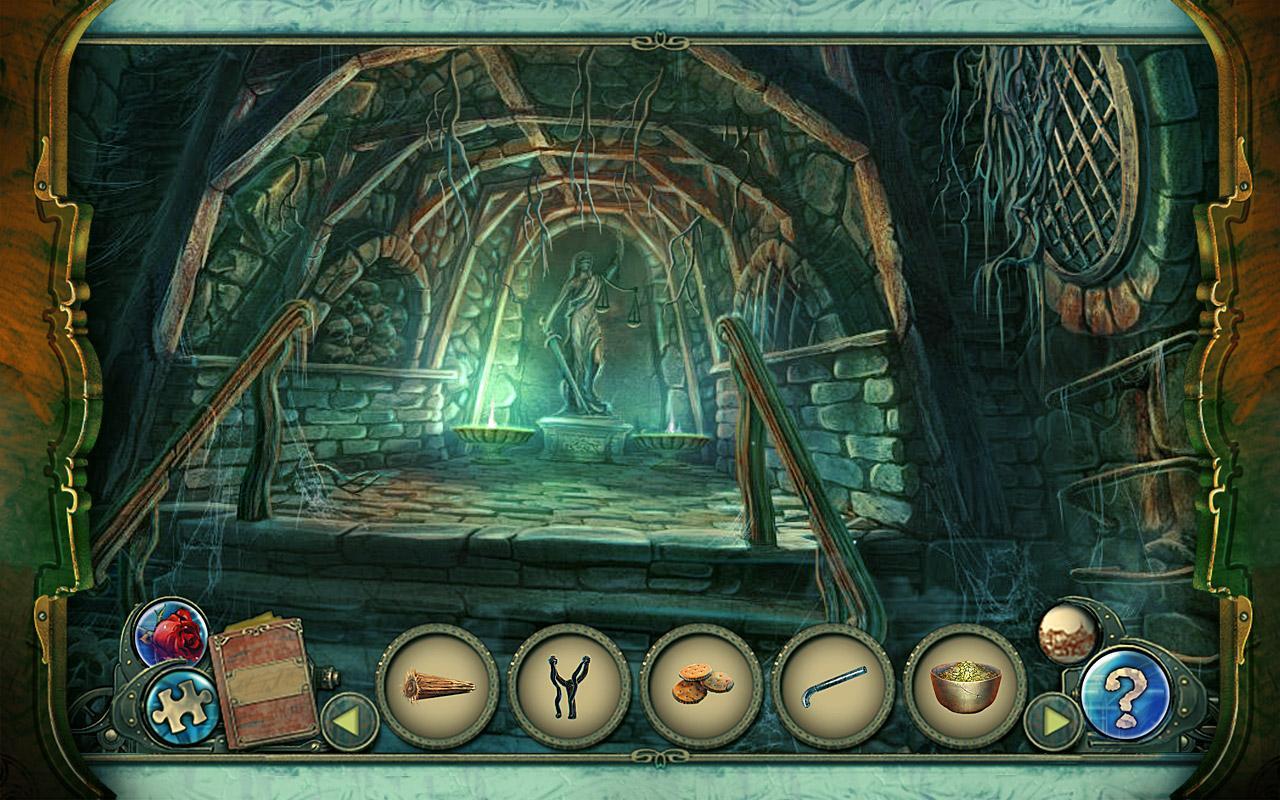Select the wooden stake in inventory
The image size is (1280, 800).
(437, 686)
